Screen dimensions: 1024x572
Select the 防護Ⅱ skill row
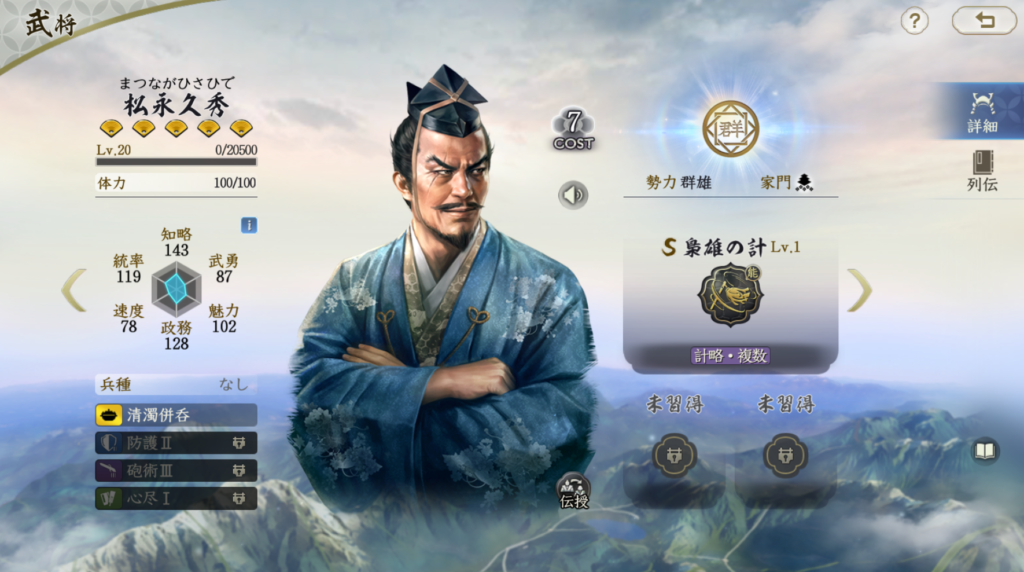click(x=176, y=443)
